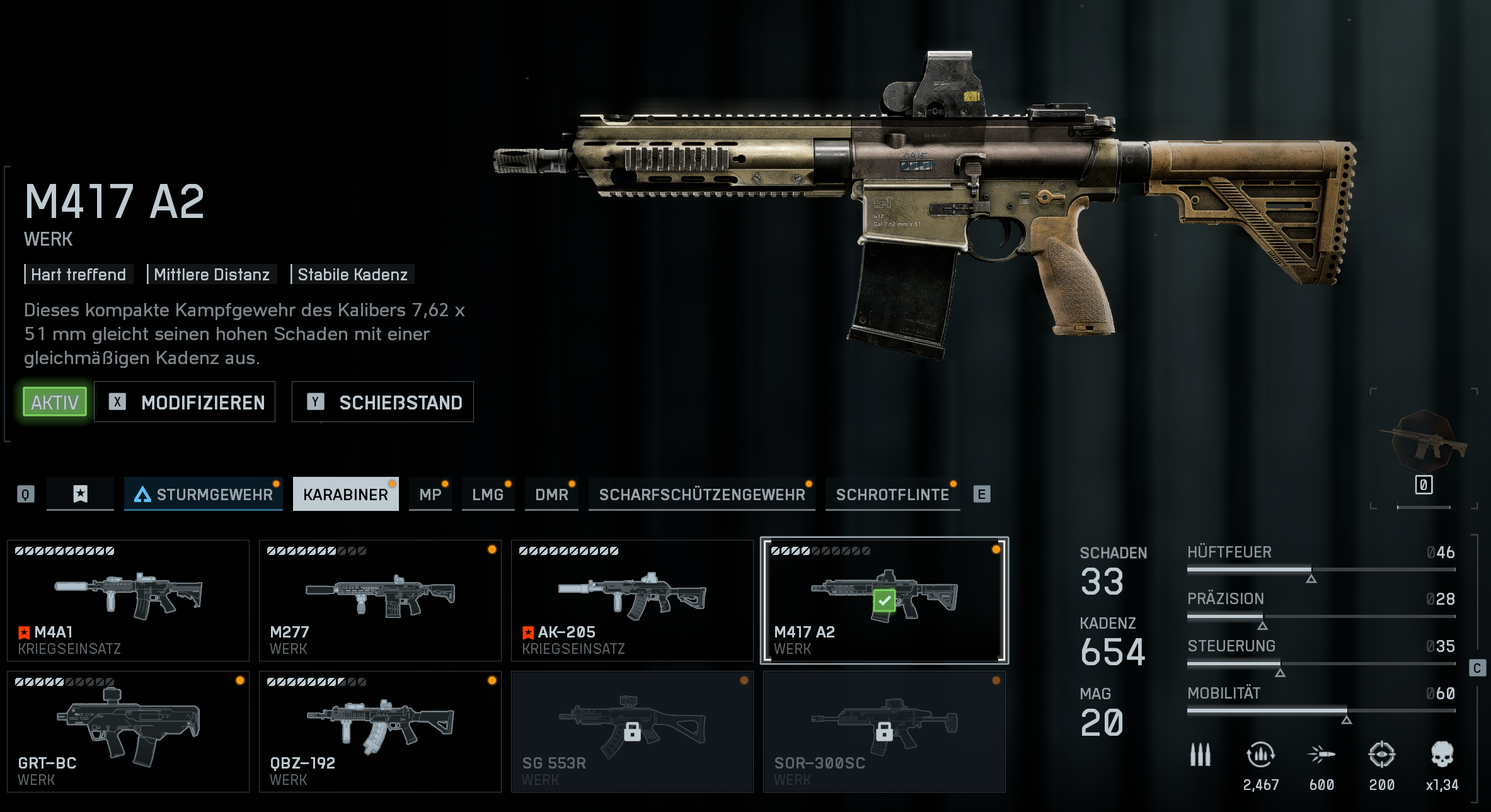Open the Scharfschützengewehr category
1491x812 pixels.
pos(701,495)
